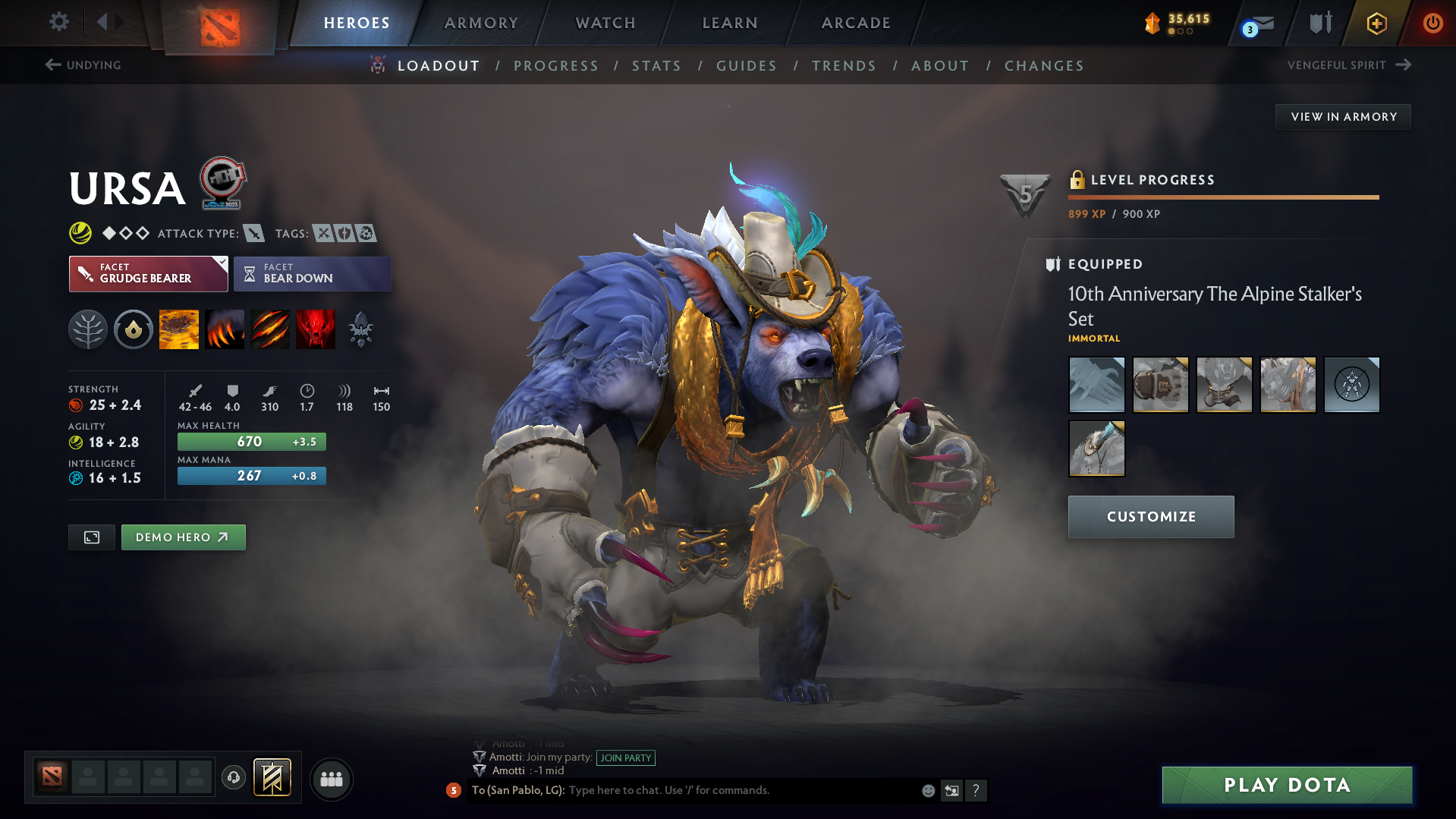This screenshot has height=819, width=1456.
Task: Open the voice chat headset icon
Action: [234, 779]
